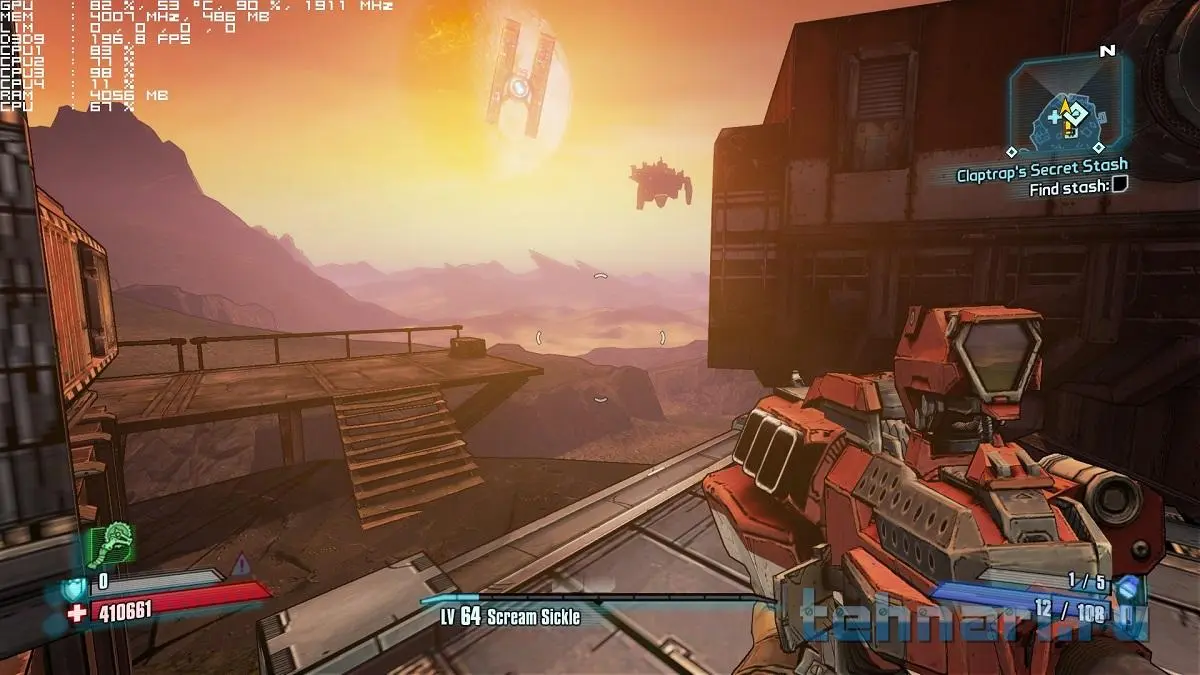
Task: Click the minimap in the corner
Action: [1070, 103]
